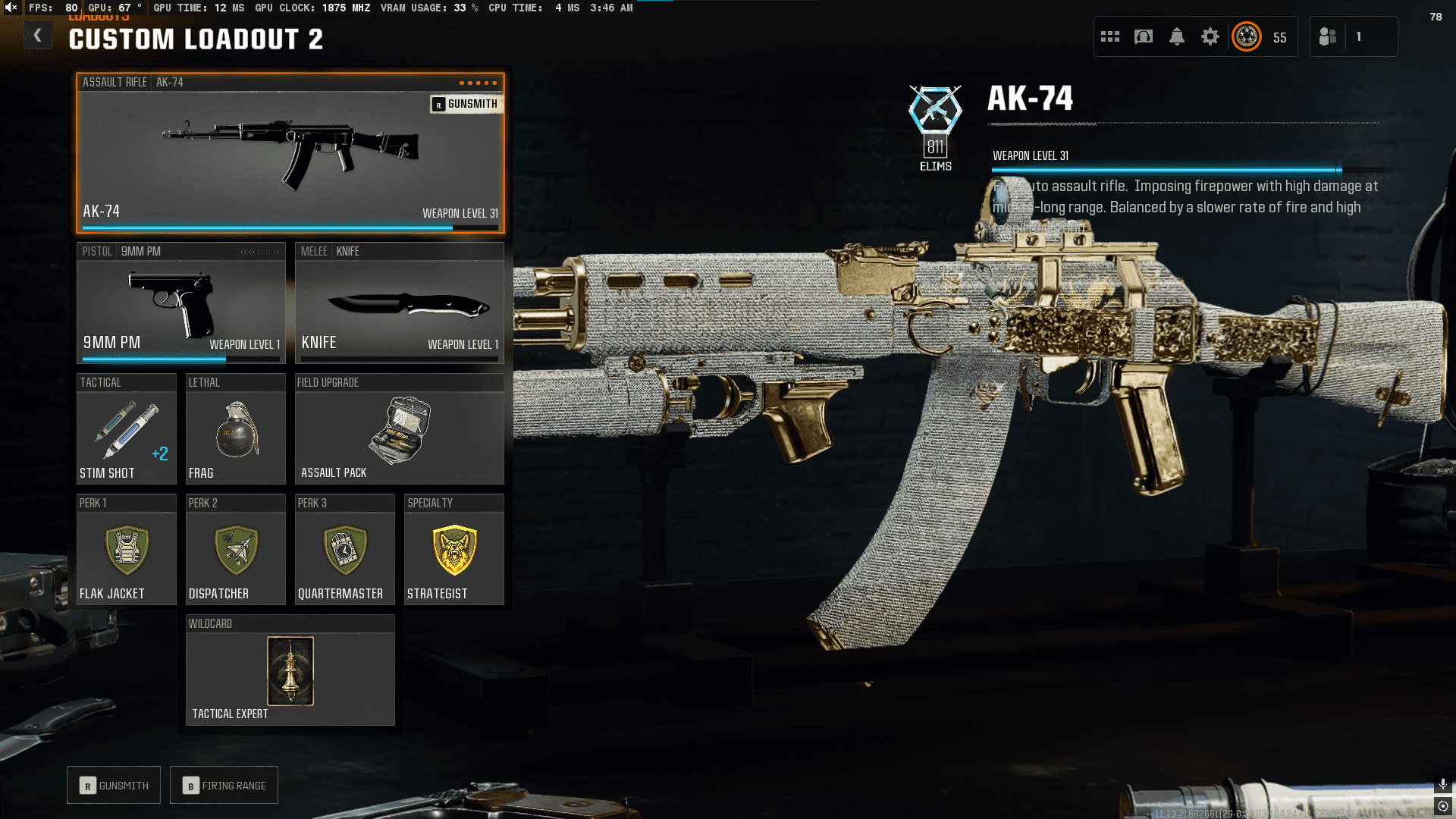Viewport: 1456px width, 819px height.
Task: Select the Dispatcher perk slot
Action: [235, 551]
